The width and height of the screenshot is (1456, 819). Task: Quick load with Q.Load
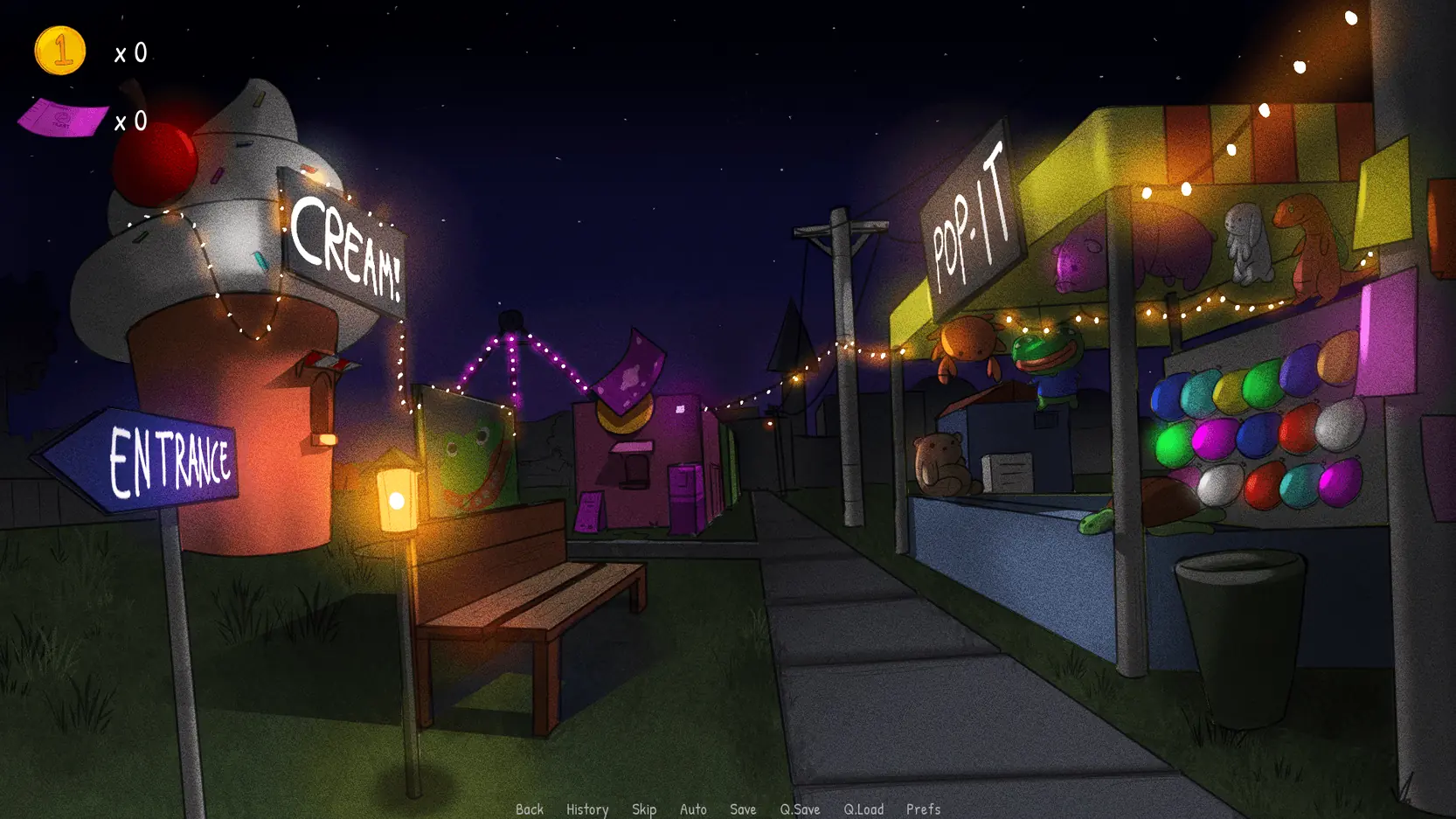tap(863, 809)
